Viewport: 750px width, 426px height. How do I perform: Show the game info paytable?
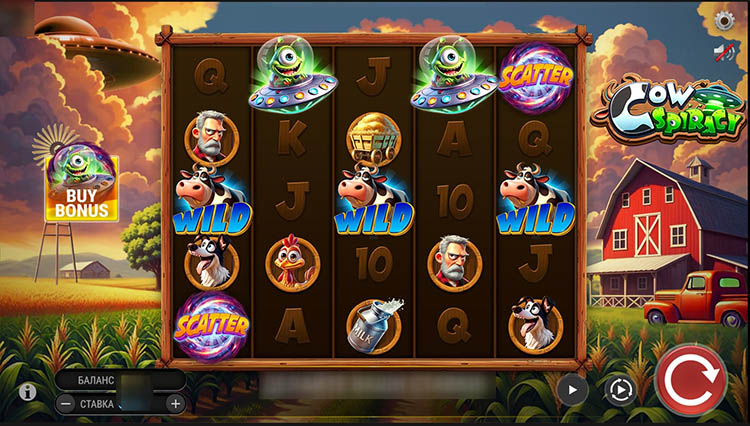pos(28,391)
